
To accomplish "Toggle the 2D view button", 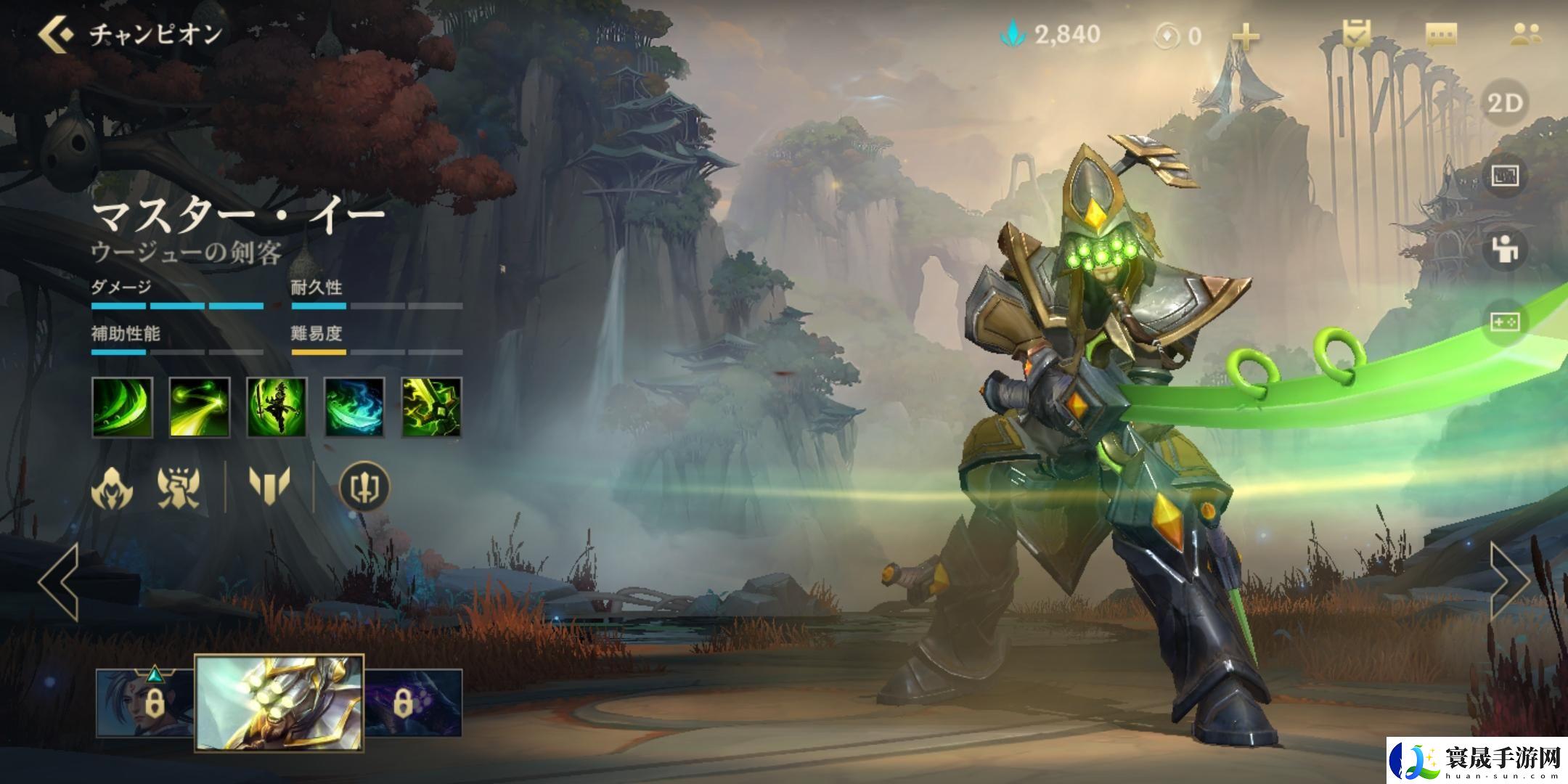I will [x=1506, y=104].
